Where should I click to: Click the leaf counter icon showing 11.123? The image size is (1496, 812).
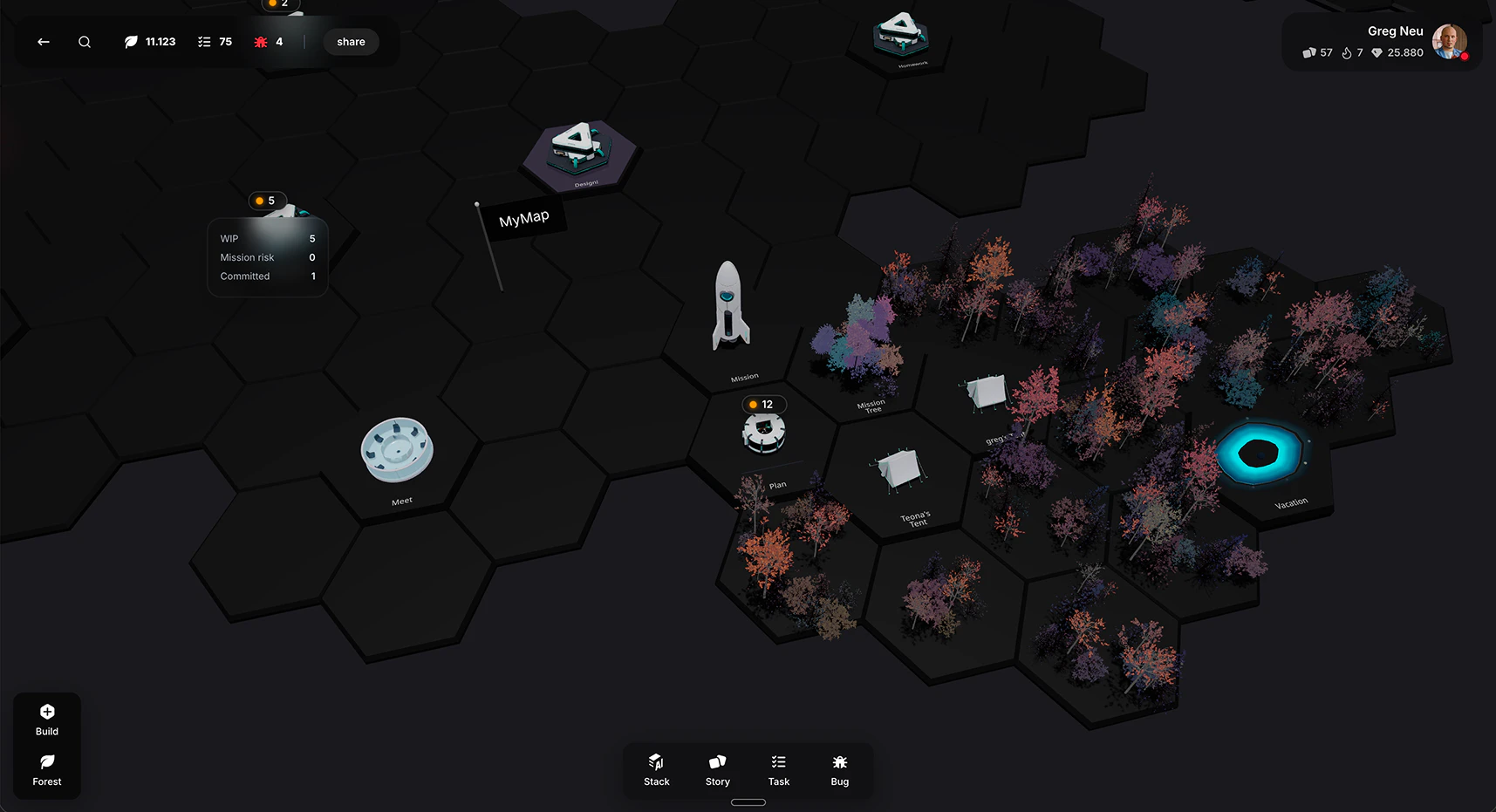(x=131, y=41)
